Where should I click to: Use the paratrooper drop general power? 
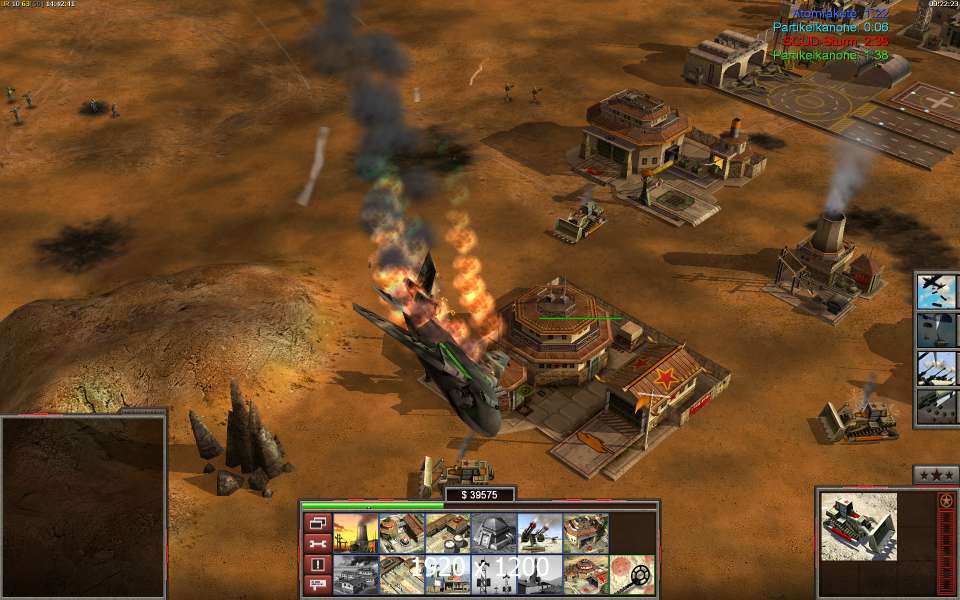pyautogui.click(x=937, y=330)
